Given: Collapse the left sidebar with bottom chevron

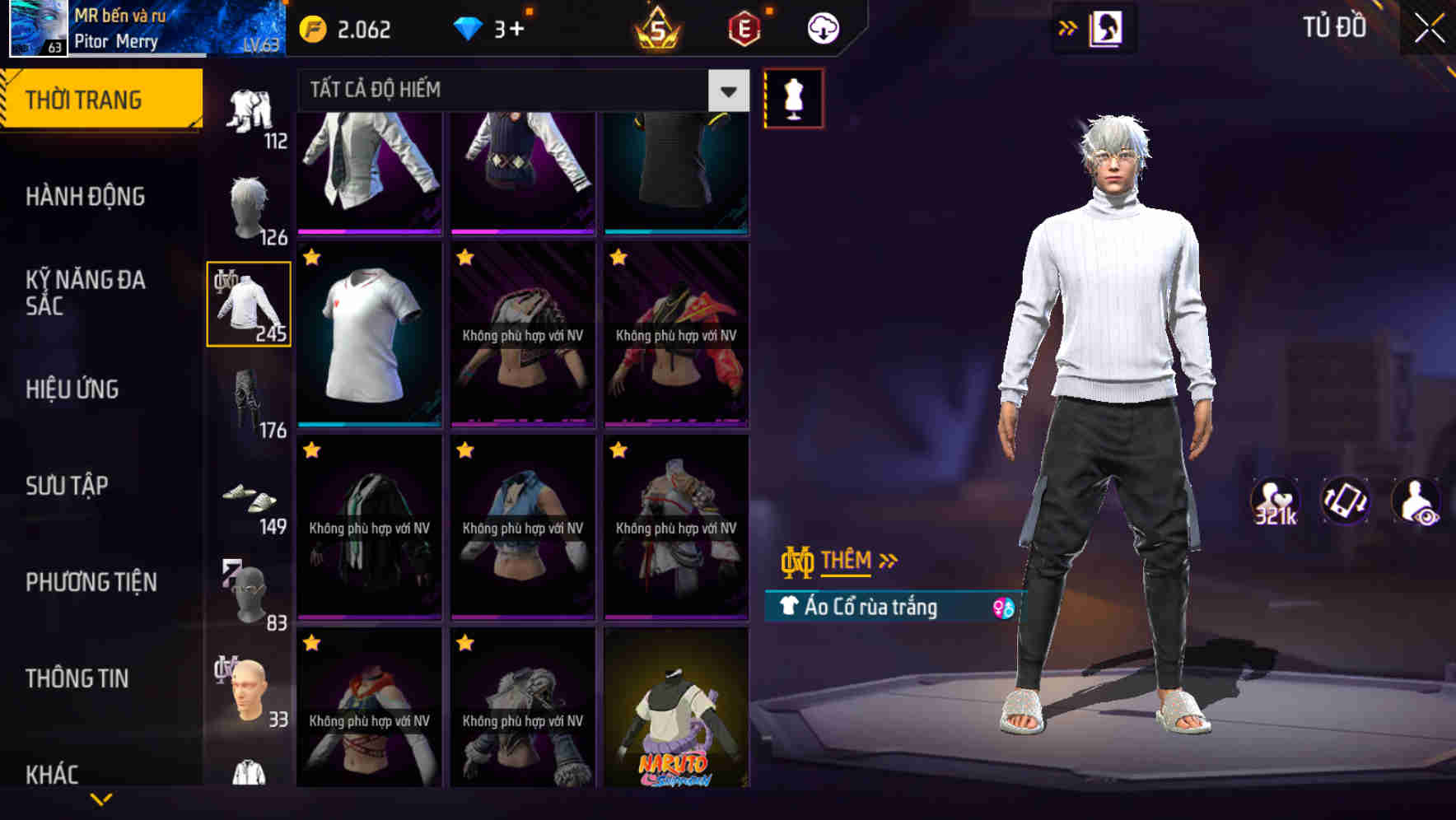Looking at the screenshot, I should [101, 797].
